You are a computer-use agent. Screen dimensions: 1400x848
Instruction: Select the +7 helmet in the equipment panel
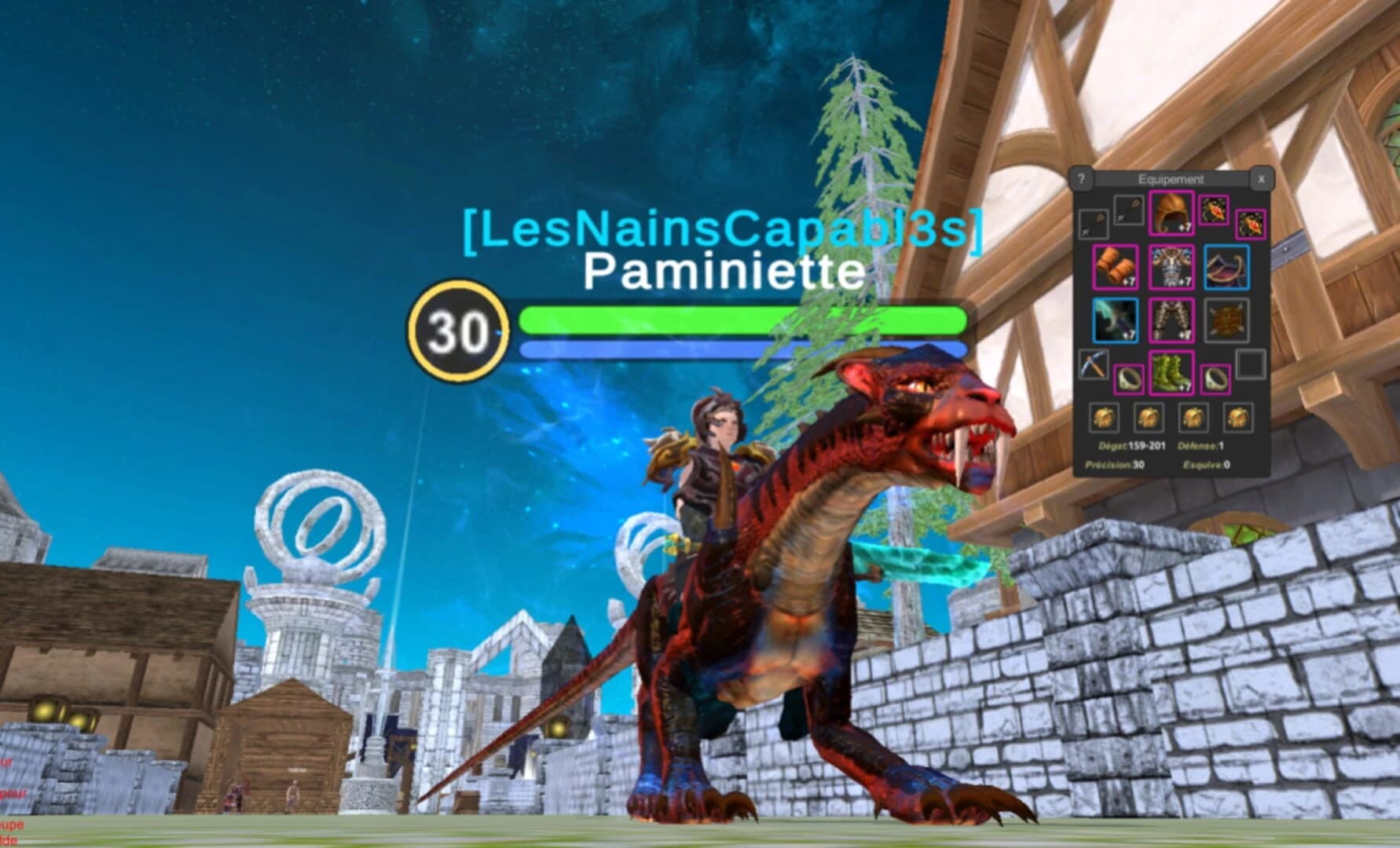pos(1171,214)
